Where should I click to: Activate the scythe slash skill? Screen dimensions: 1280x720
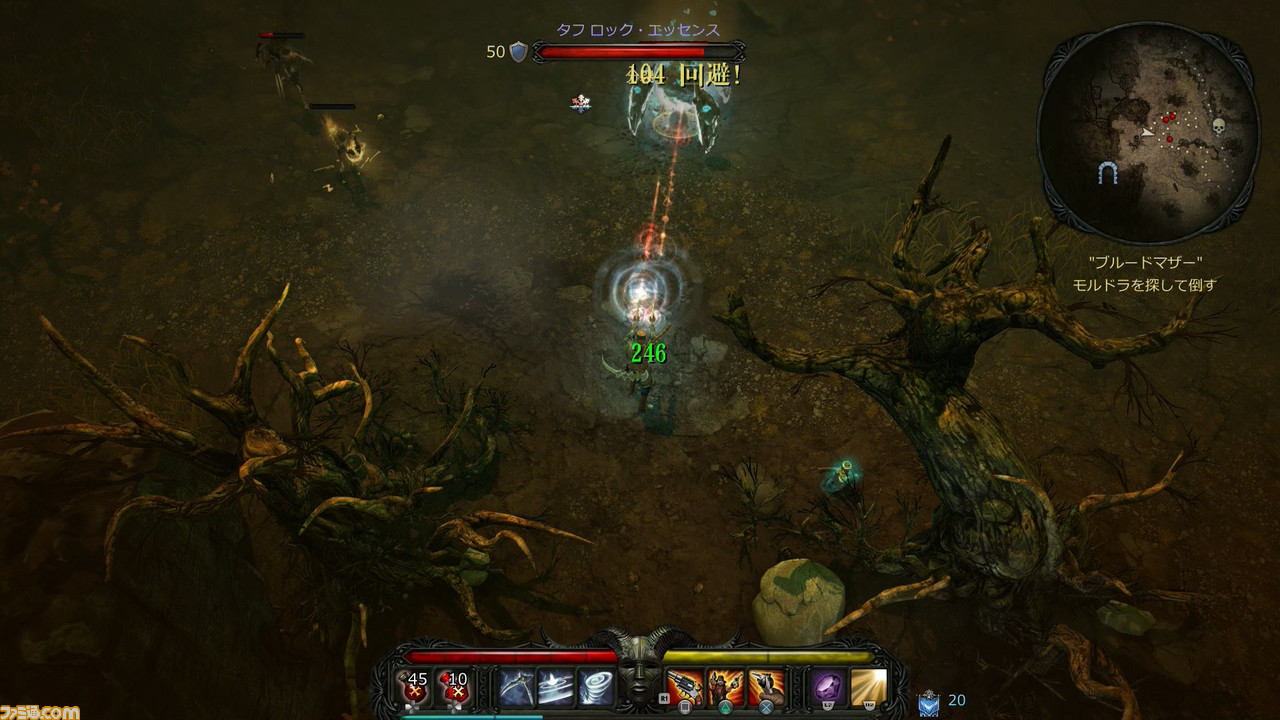point(516,688)
